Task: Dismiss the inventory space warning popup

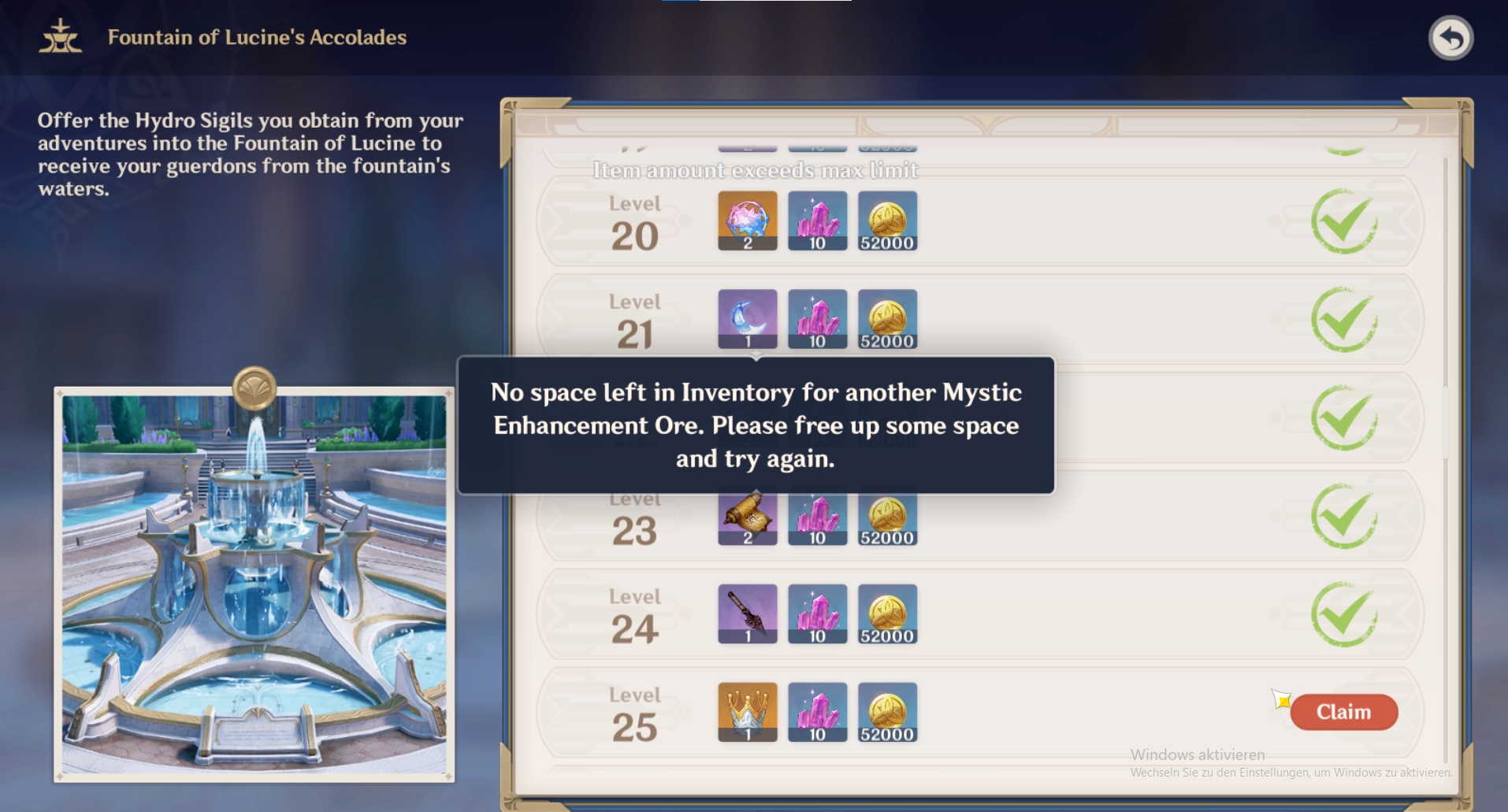Action: (755, 425)
